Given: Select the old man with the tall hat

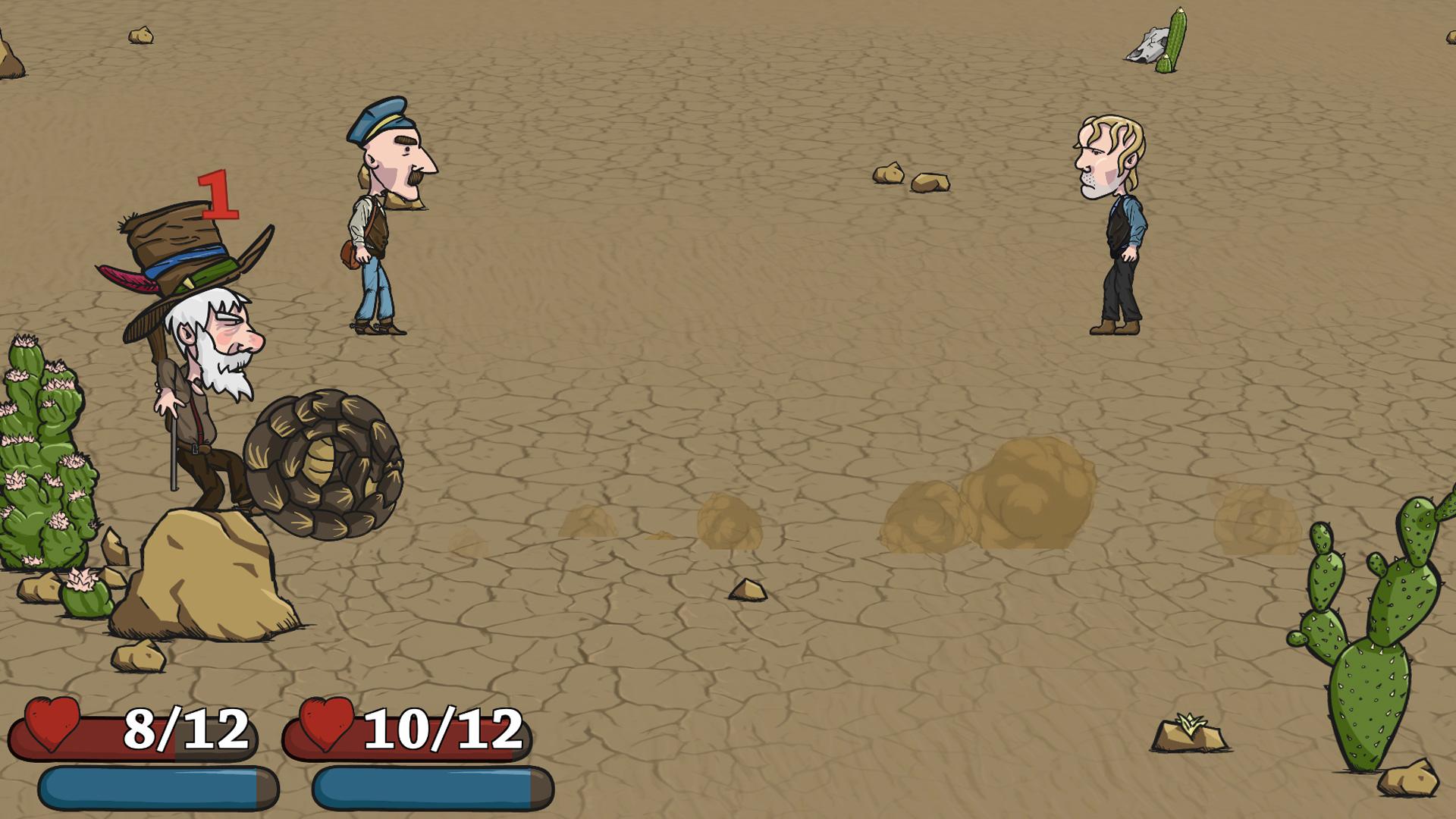Looking at the screenshot, I should [x=197, y=364].
